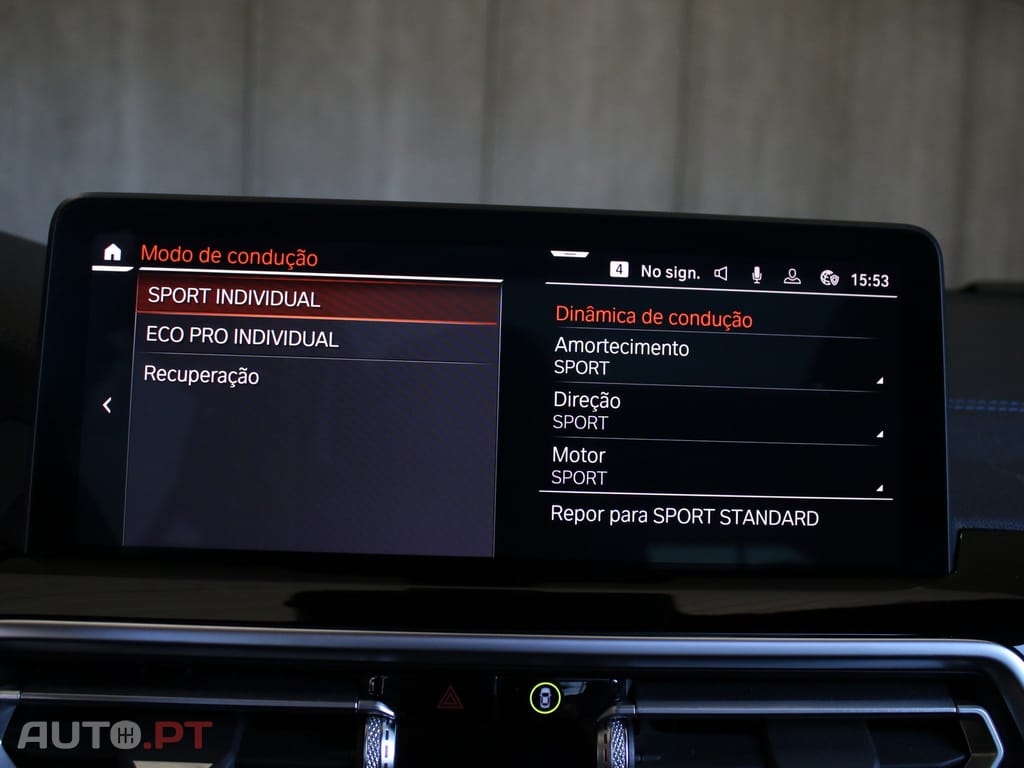Open the Amortecimento SPORT setting
Viewport: 1024px width, 768px height.
point(716,358)
